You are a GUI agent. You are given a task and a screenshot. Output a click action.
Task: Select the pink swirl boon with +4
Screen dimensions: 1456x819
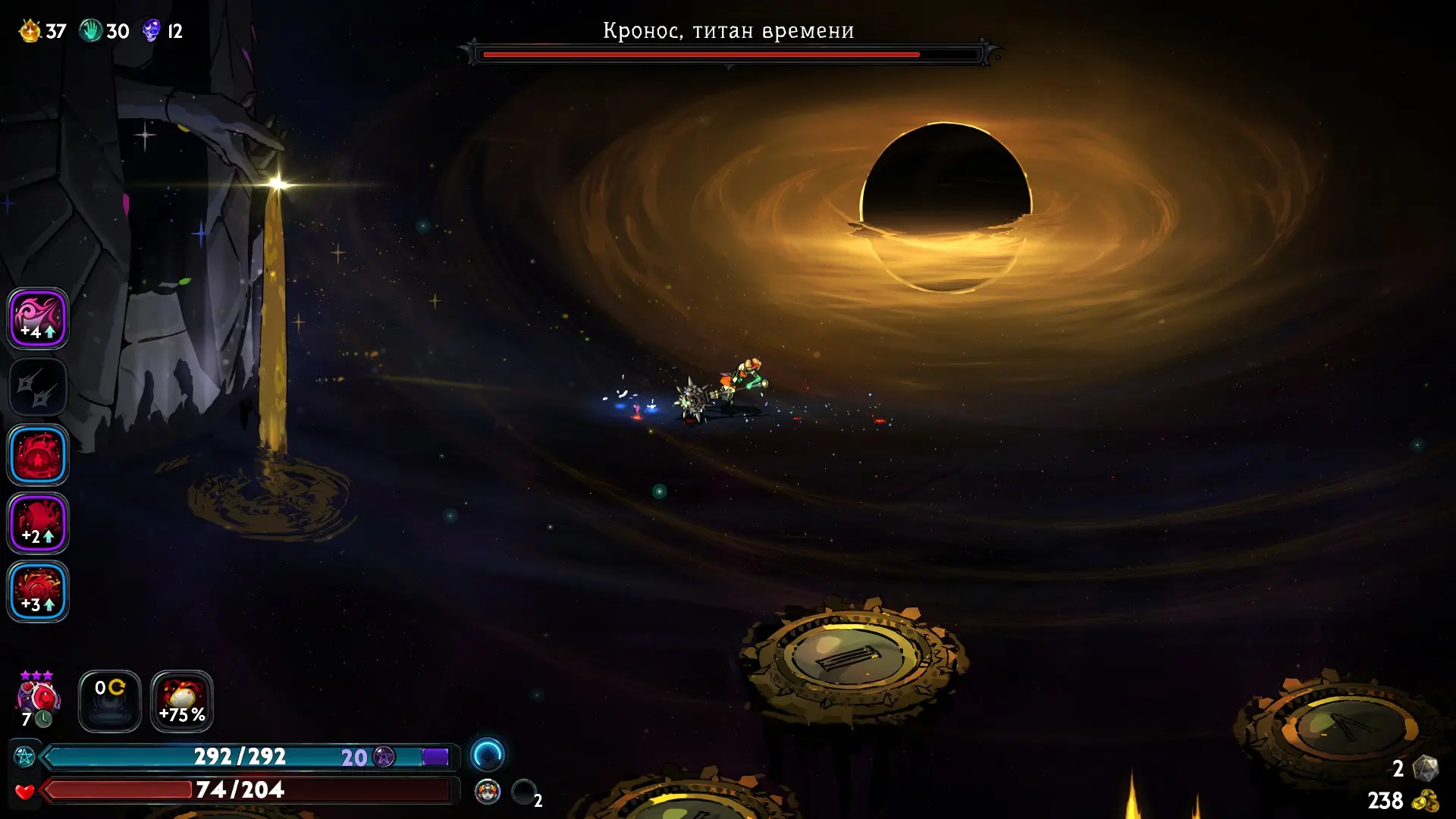tap(38, 318)
